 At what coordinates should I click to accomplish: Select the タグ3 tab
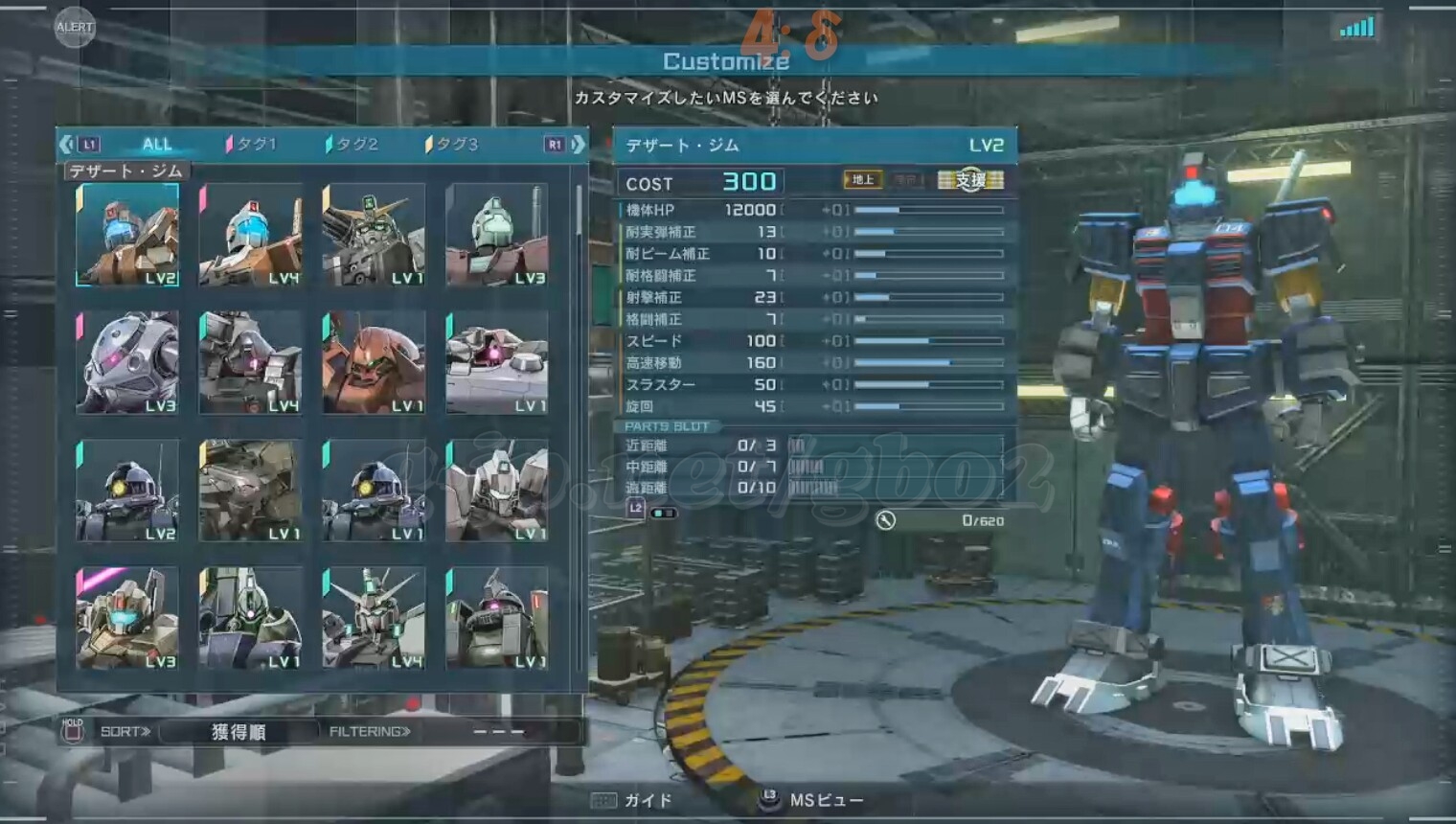454,145
